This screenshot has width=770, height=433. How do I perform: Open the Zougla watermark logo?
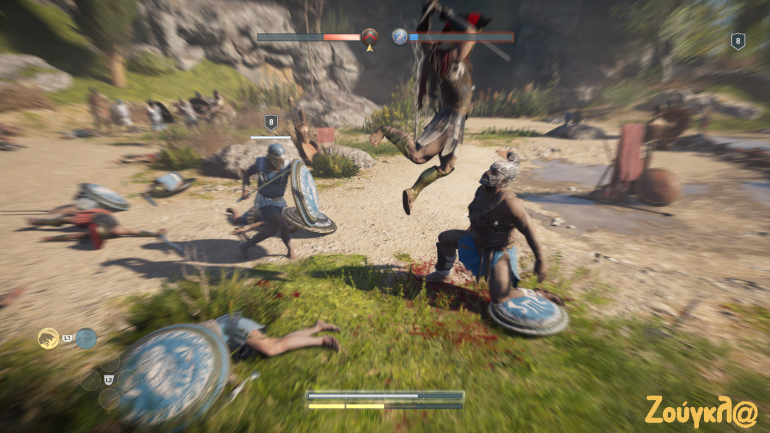point(700,410)
